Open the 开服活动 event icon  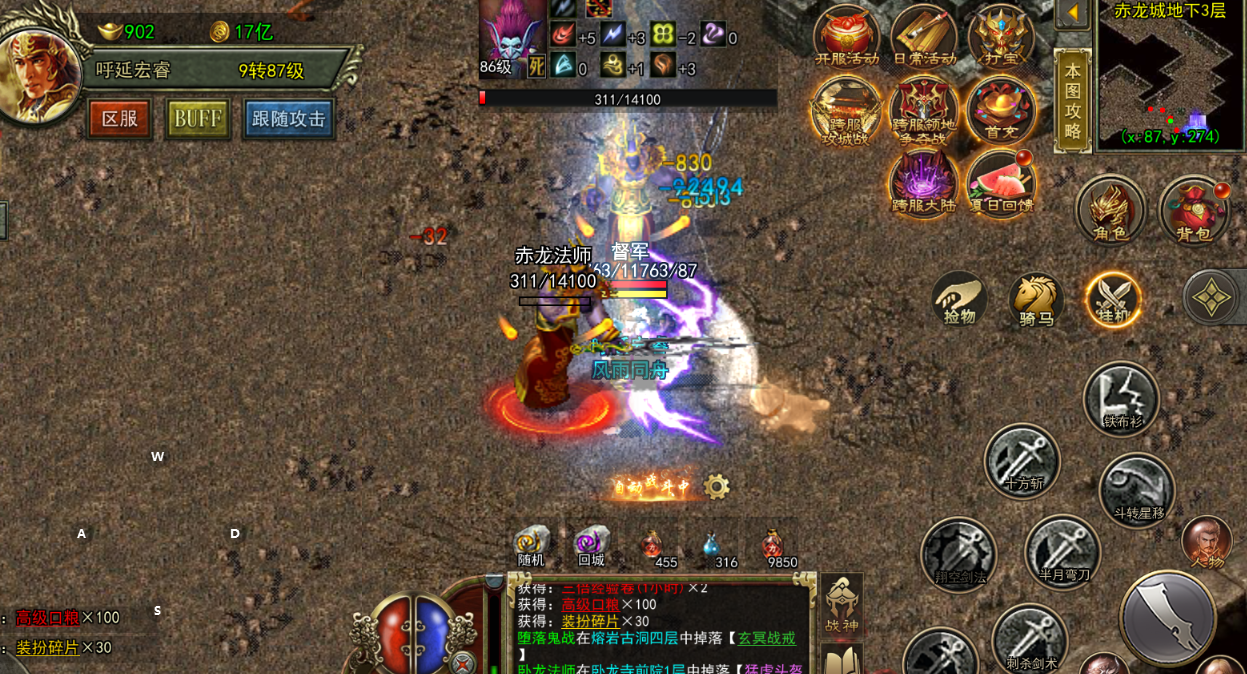pos(846,34)
